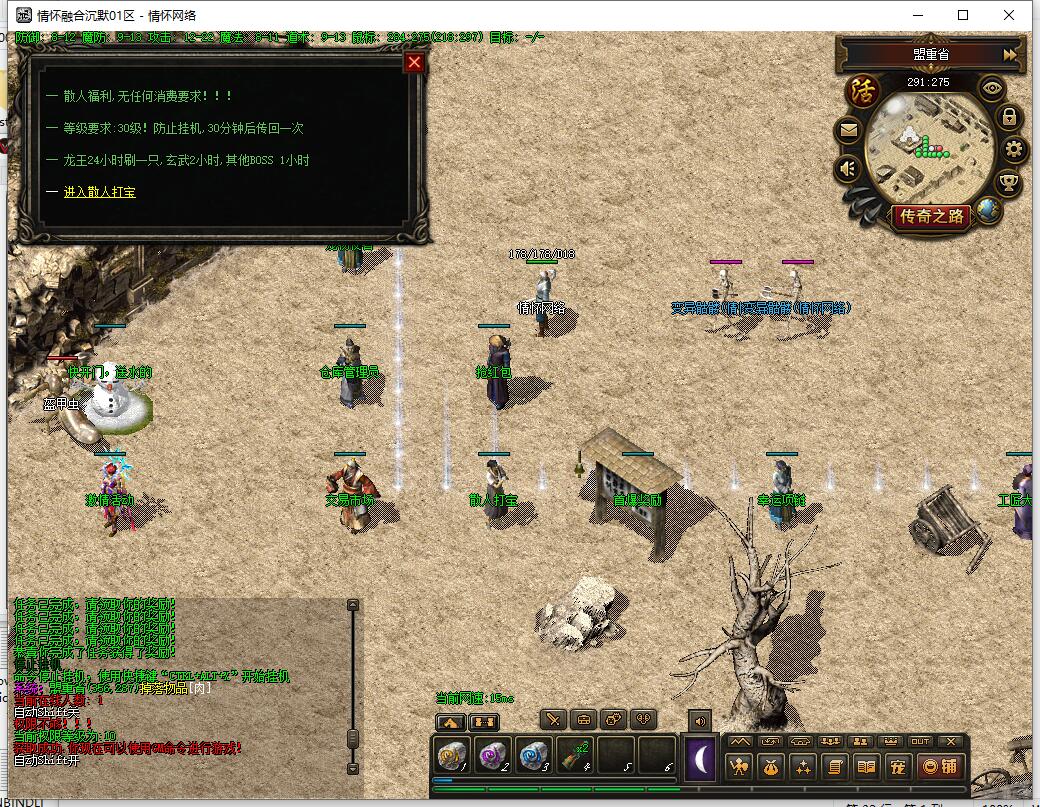
Task: Collapse the minimap with the double-arrow button
Action: point(1010,55)
